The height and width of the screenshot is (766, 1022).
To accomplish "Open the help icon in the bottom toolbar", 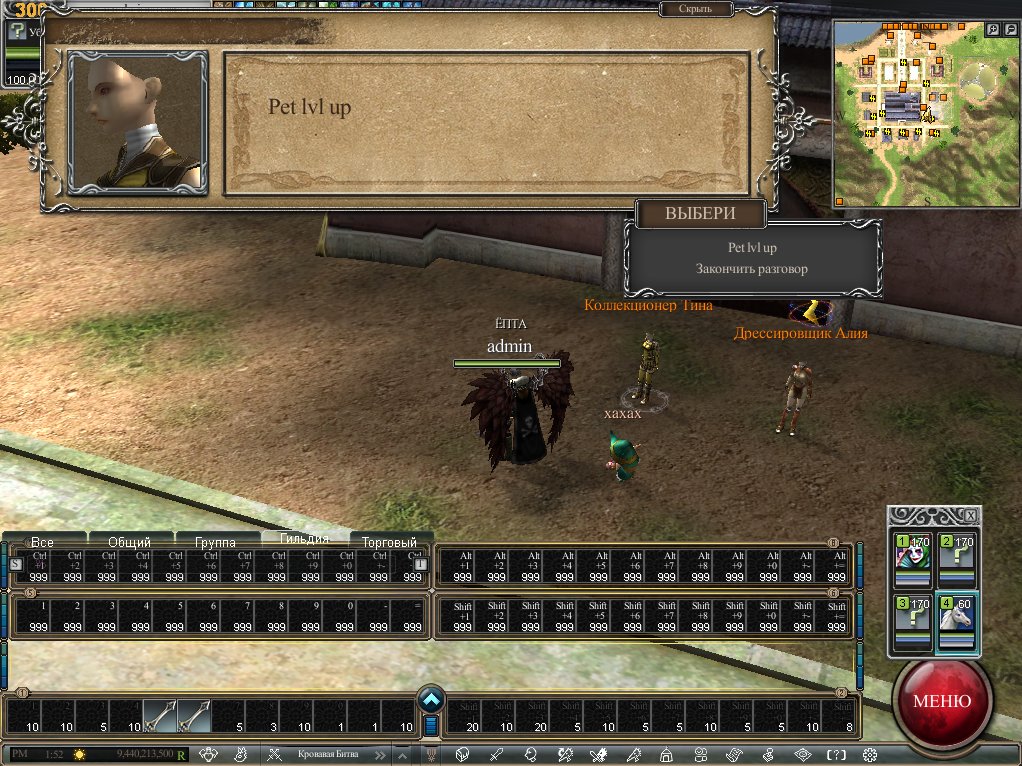I will tap(836, 754).
